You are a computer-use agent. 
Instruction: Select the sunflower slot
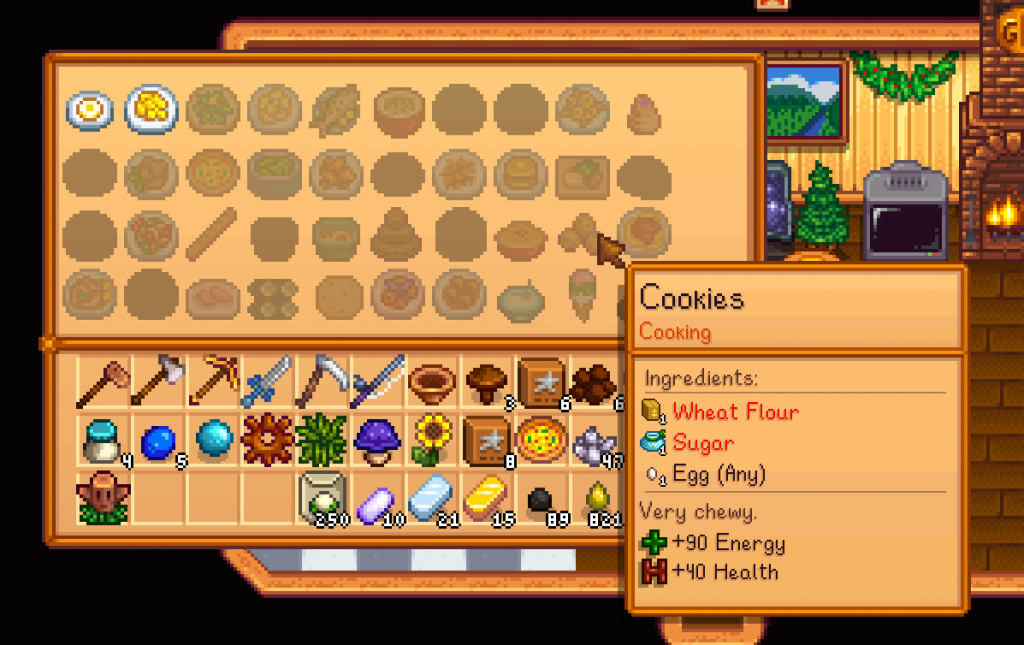[x=432, y=440]
